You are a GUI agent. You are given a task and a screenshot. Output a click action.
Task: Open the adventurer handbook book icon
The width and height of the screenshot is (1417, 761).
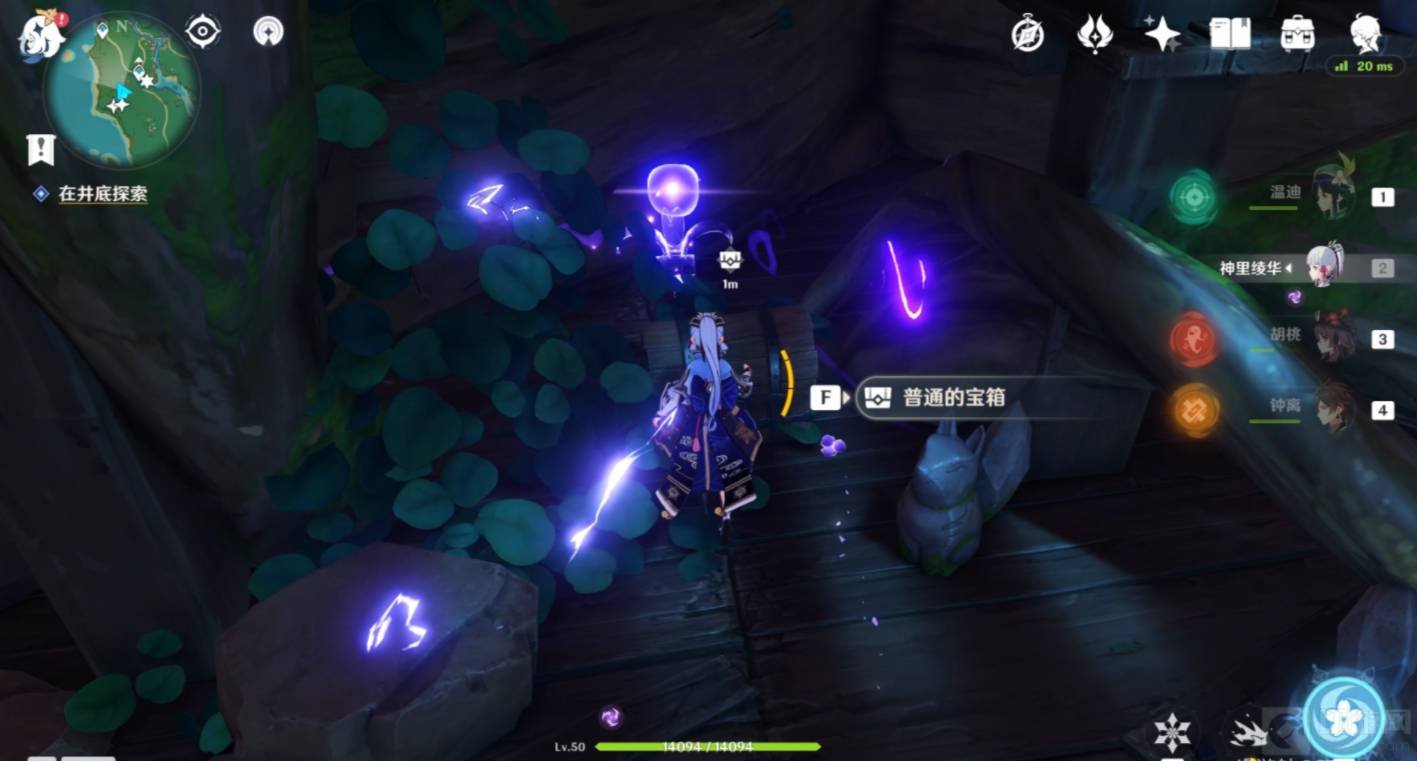click(x=1230, y=35)
